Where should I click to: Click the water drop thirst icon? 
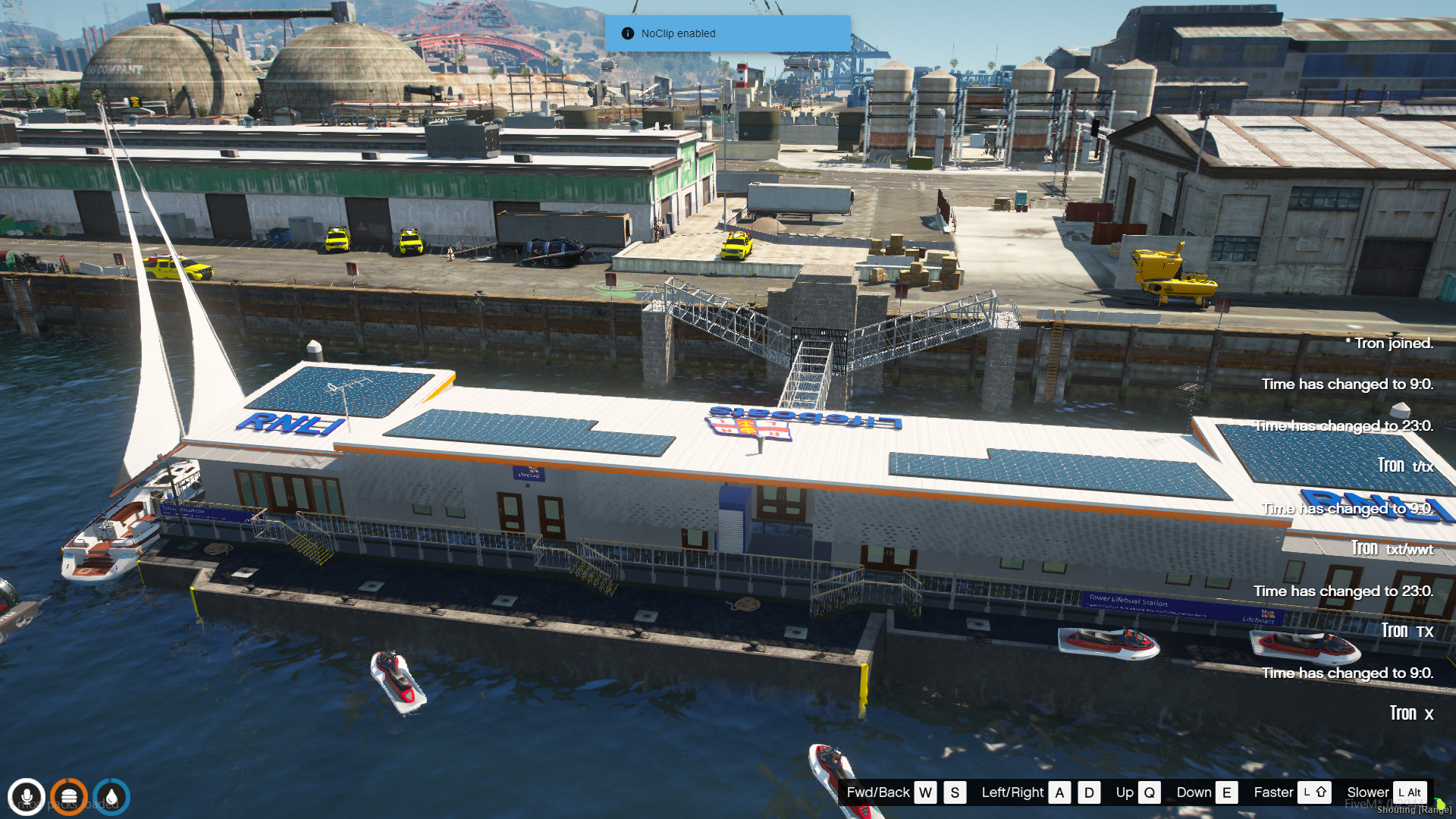(111, 797)
